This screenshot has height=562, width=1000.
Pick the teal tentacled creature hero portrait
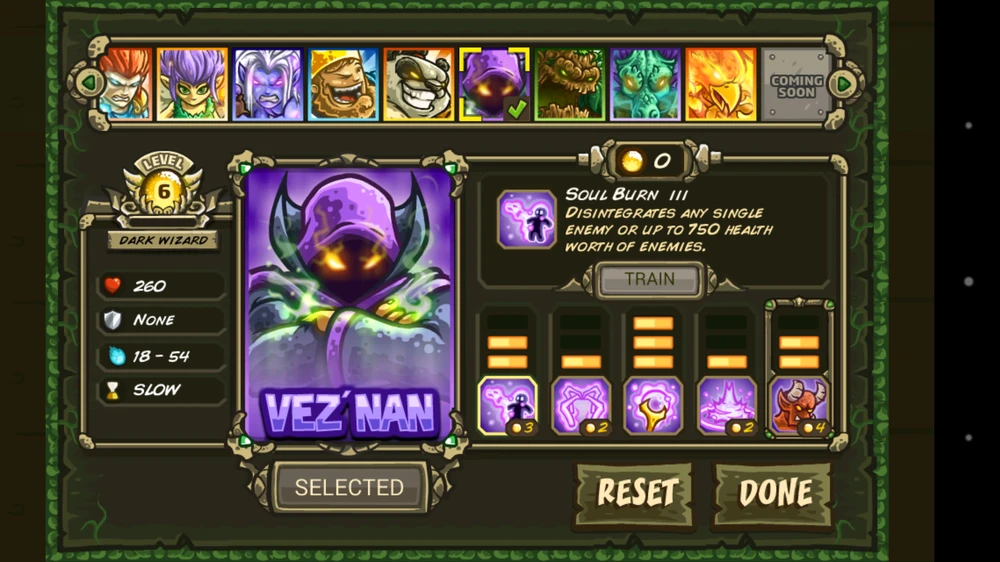click(x=645, y=84)
